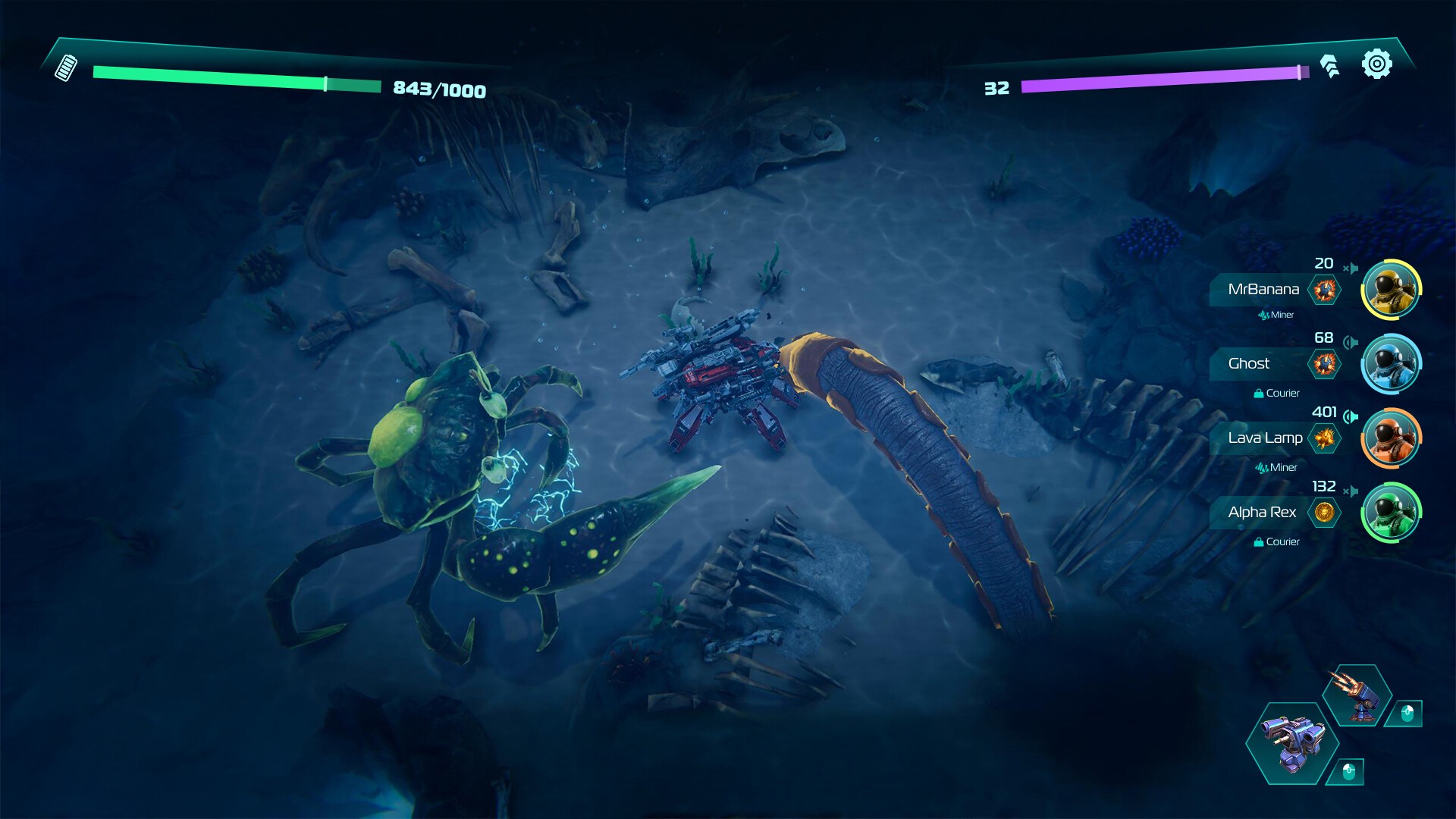Select Lava Lamp's orange astronaut portrait
This screenshot has width=1456, height=819.
[x=1391, y=438]
